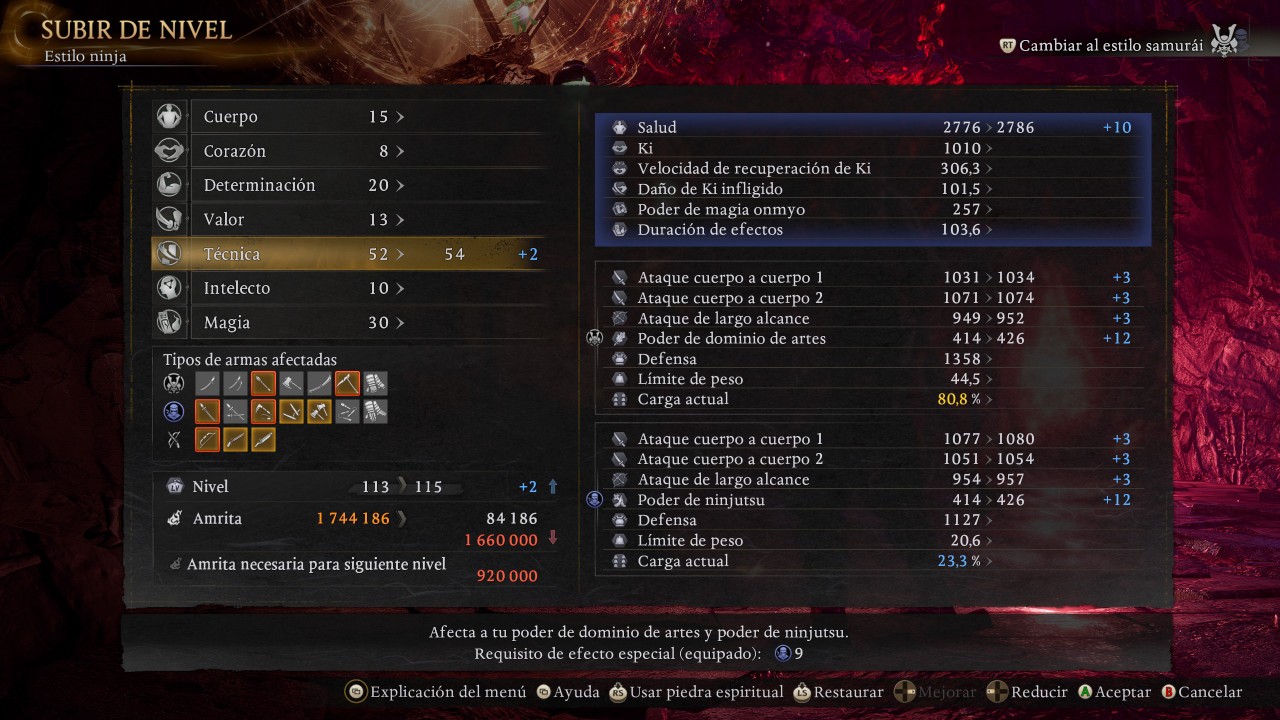
Task: Click Cancelar to exit leveling
Action: (x=1201, y=692)
